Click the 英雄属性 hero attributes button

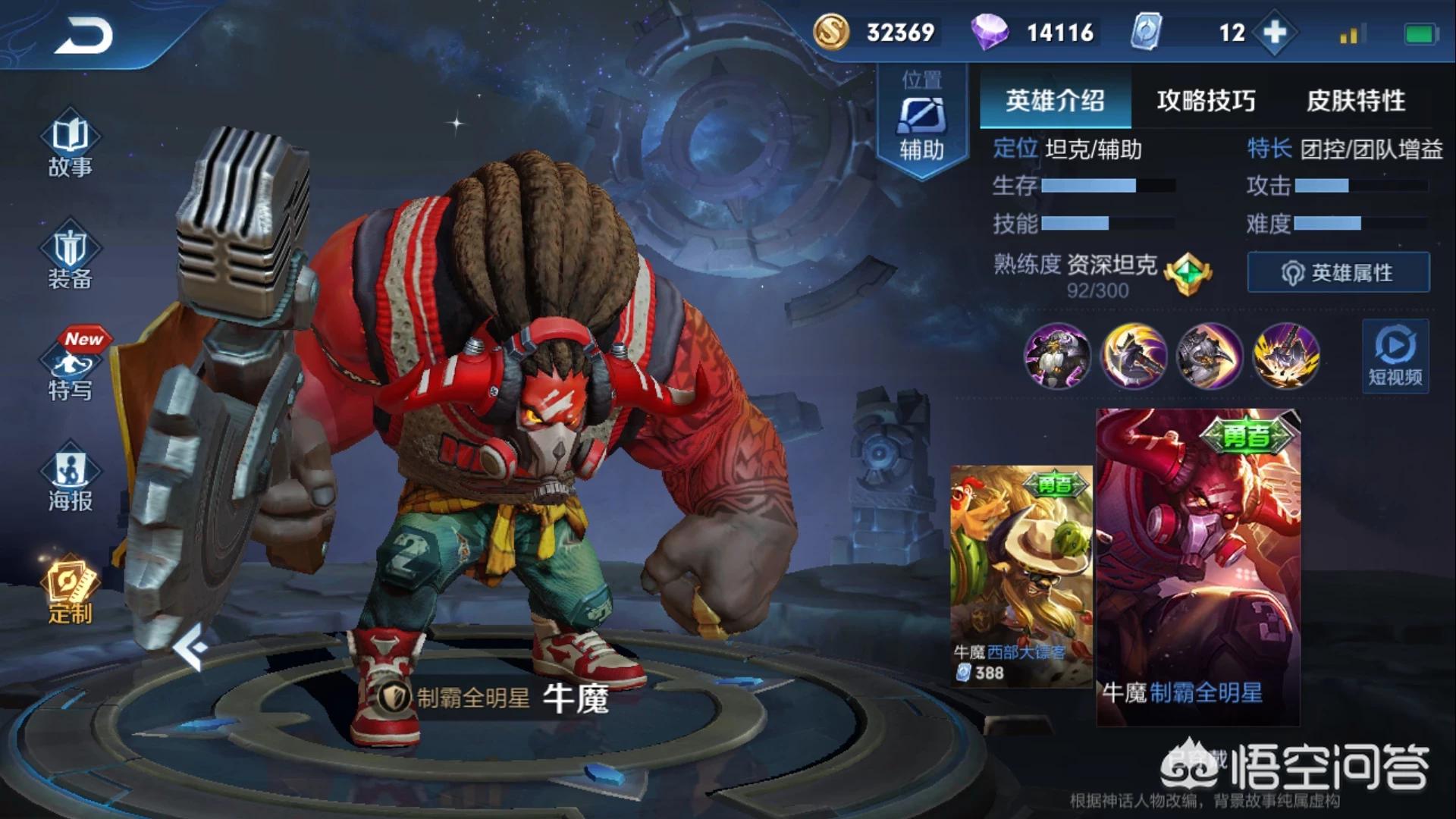[1338, 273]
